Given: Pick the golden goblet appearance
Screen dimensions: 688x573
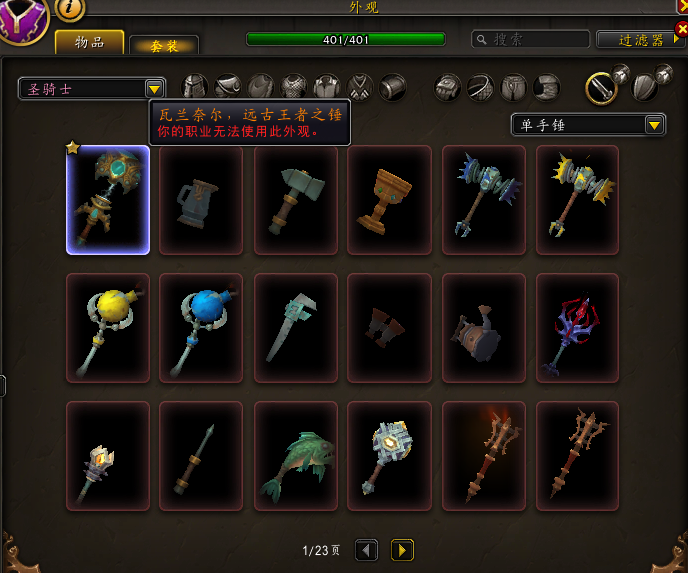Looking at the screenshot, I should [x=389, y=200].
